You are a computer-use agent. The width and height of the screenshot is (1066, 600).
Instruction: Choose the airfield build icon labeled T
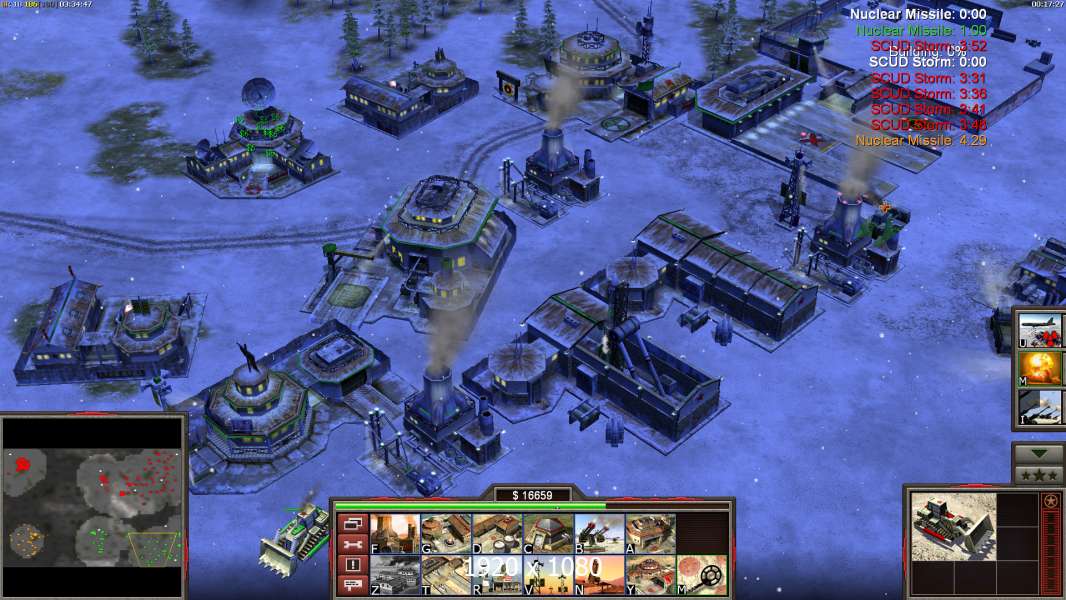coord(446,575)
